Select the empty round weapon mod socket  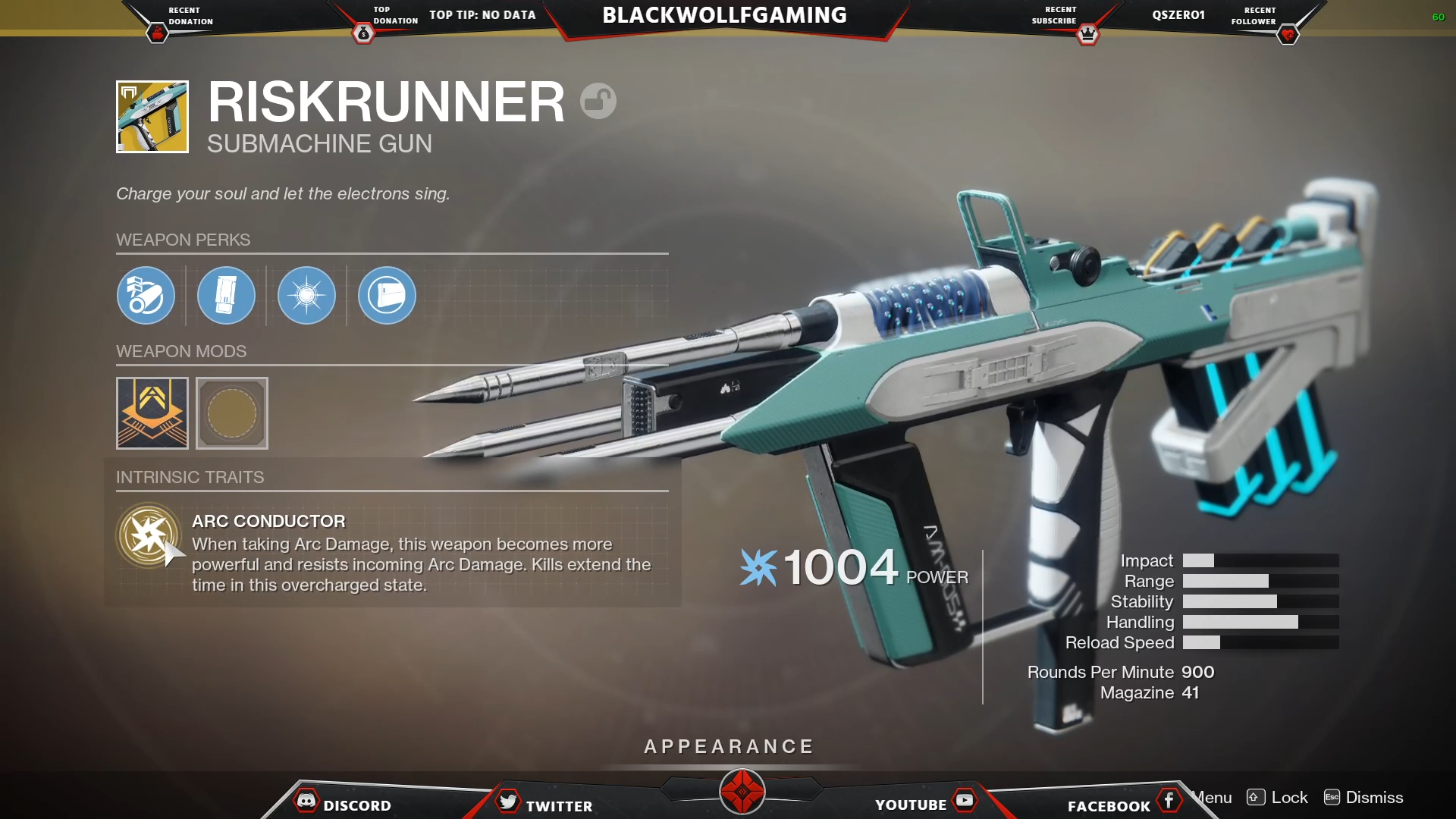point(232,413)
